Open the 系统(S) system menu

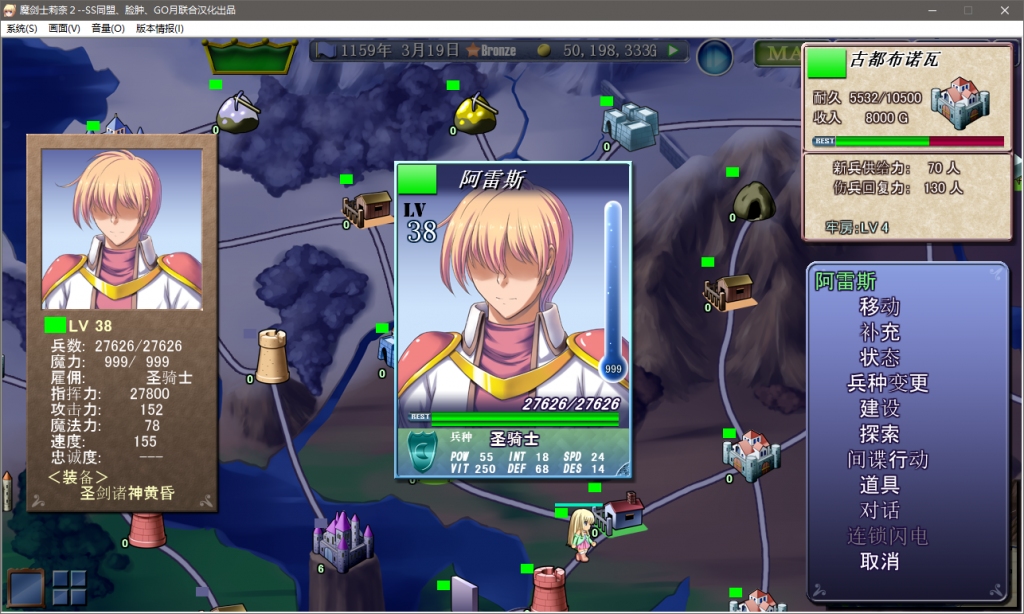(22, 29)
